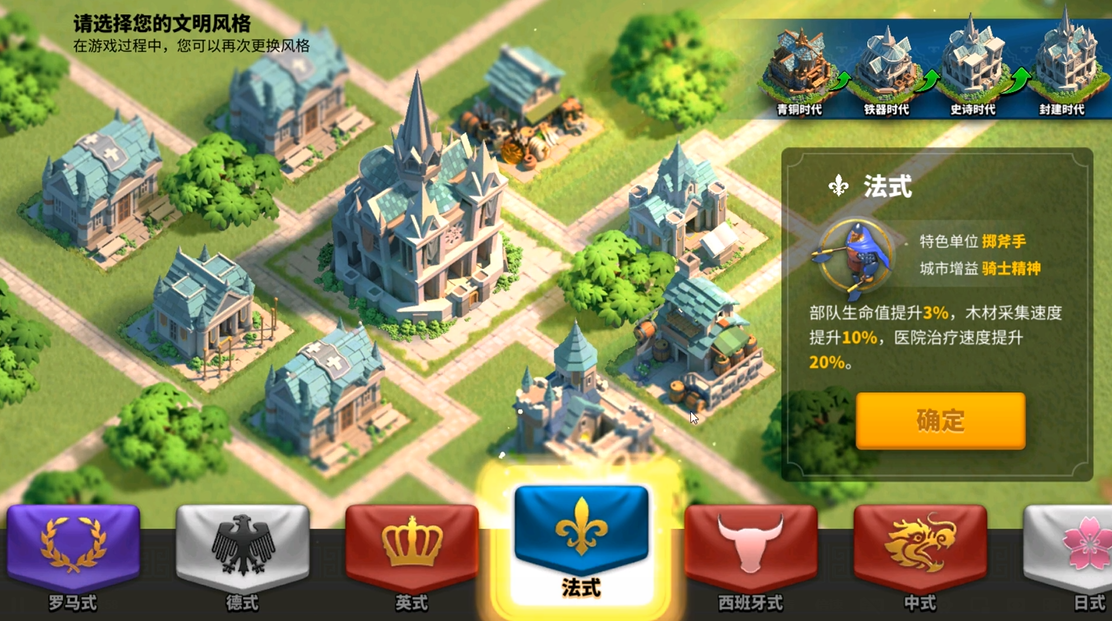Screen dimensions: 1112x621
Task: Preview the 封建时代 building thumbnail
Action: [1061, 65]
